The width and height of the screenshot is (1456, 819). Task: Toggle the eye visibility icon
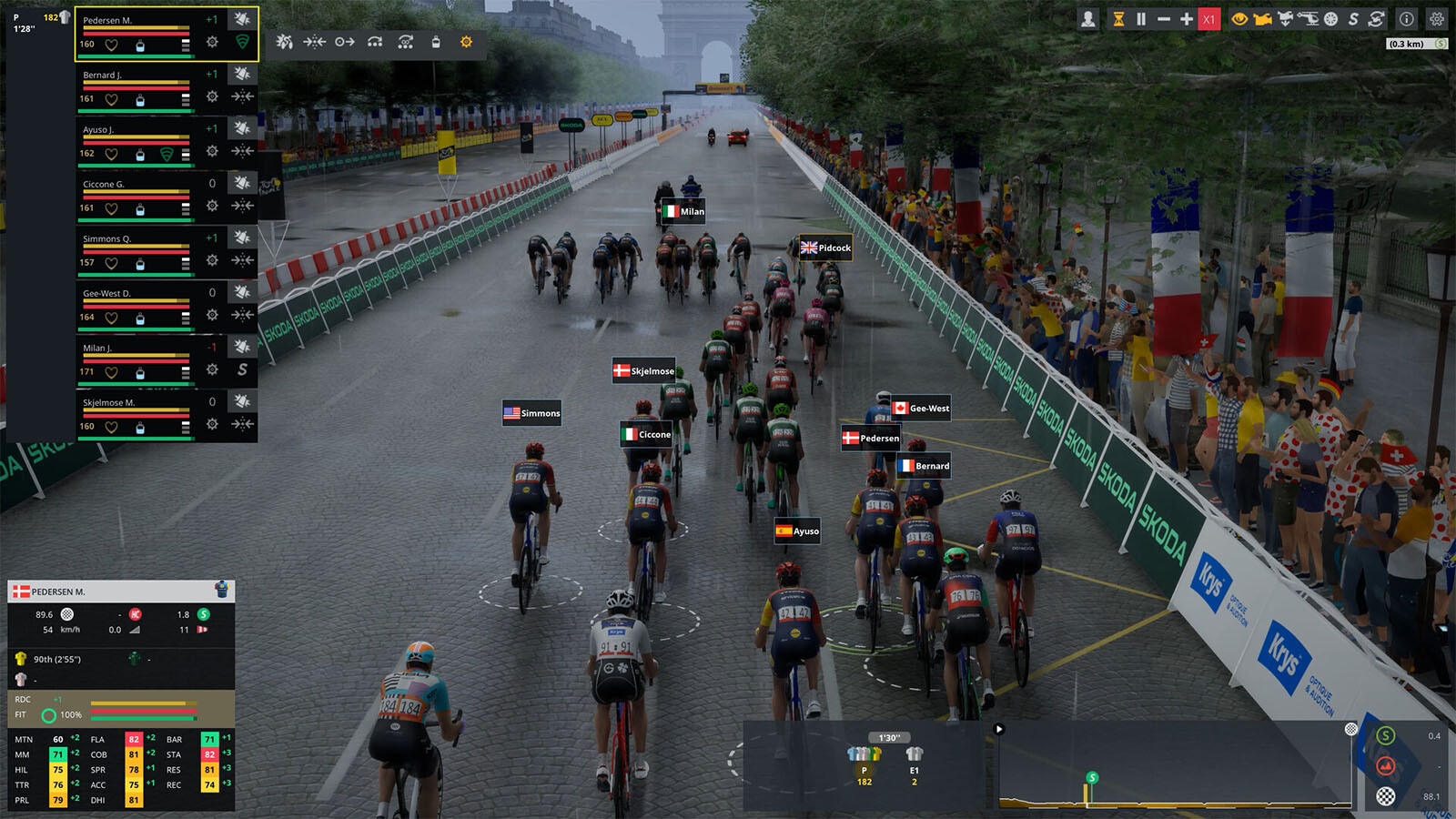pos(1239,19)
